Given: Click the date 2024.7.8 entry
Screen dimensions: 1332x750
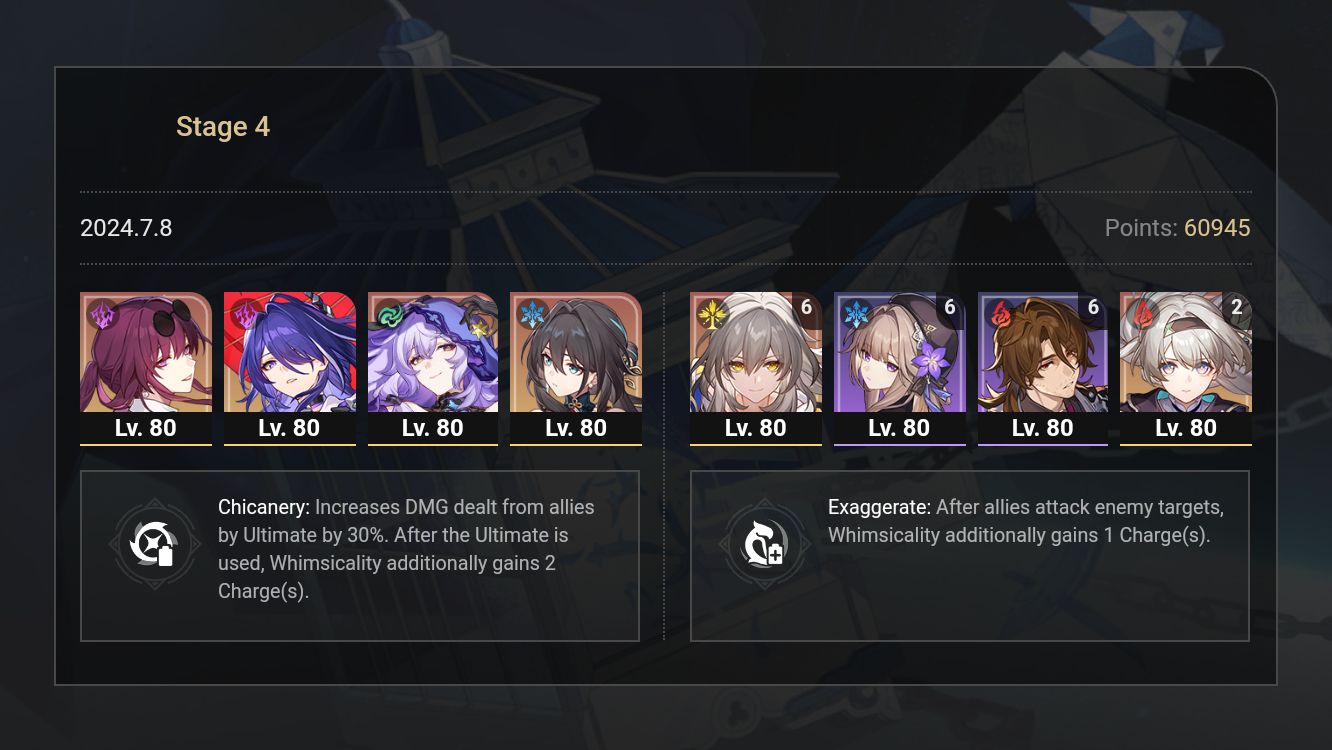Looking at the screenshot, I should coord(126,228).
